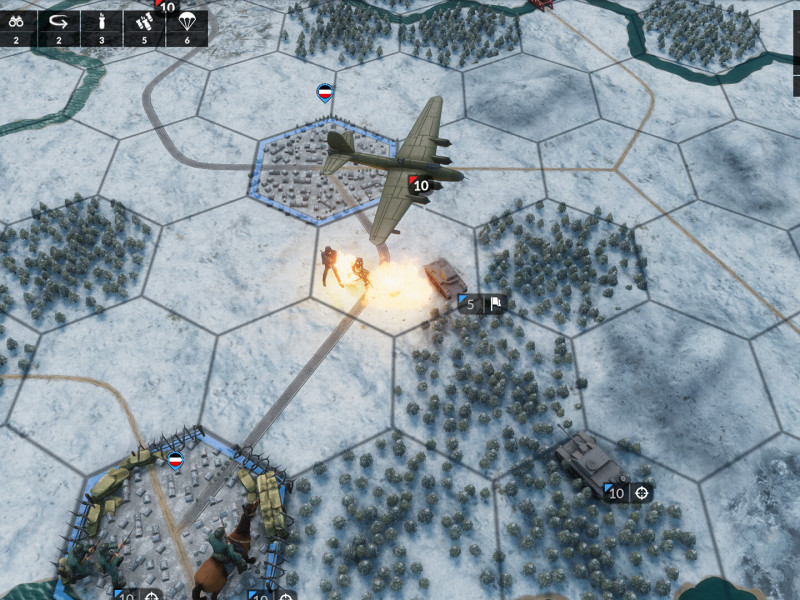
Task: Select the cluster bombing ability
Action: click(x=144, y=26)
